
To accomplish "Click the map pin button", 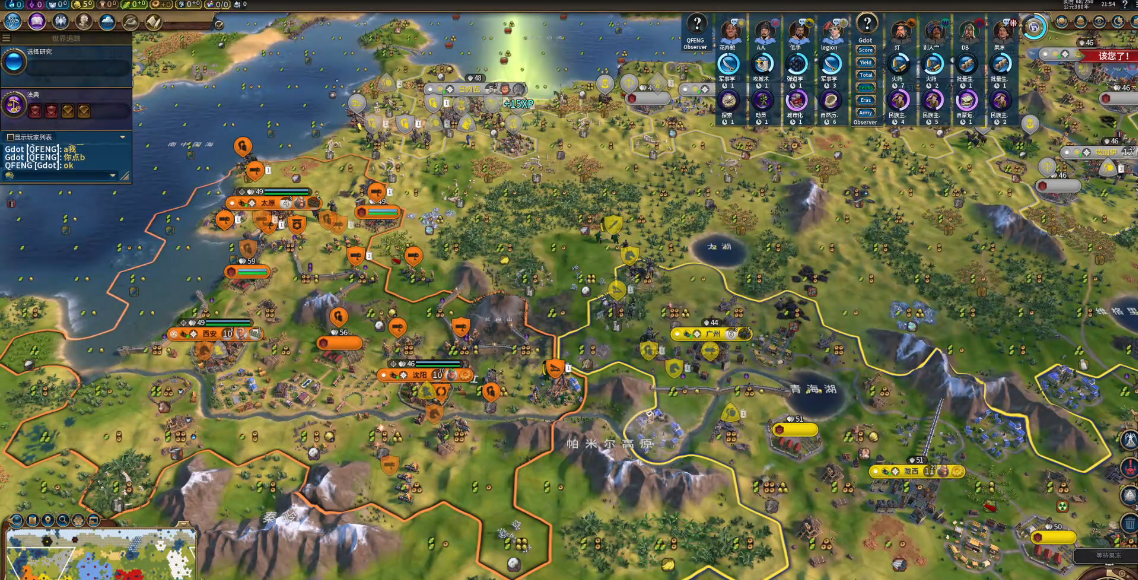I will coord(47,520).
